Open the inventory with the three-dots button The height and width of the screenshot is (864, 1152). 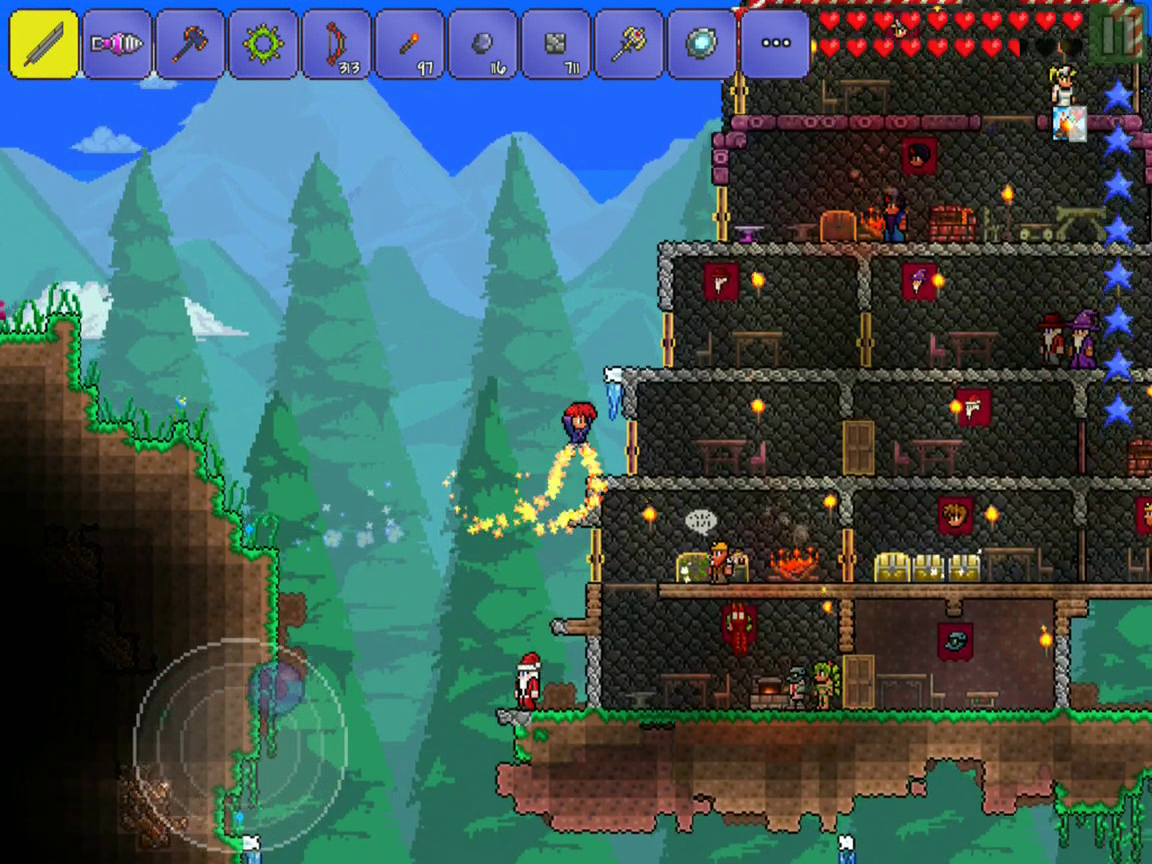click(x=775, y=44)
